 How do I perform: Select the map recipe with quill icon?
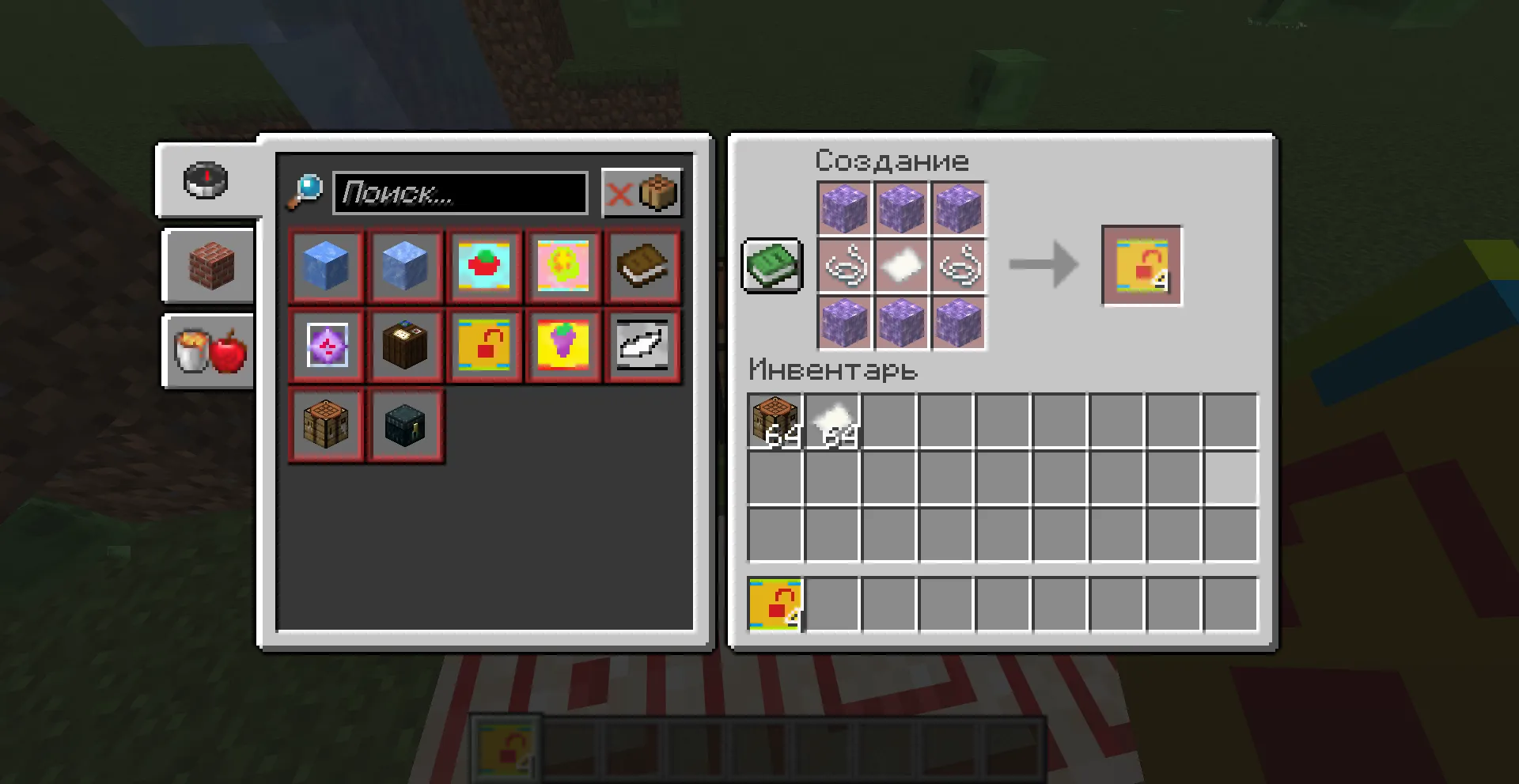click(x=642, y=346)
